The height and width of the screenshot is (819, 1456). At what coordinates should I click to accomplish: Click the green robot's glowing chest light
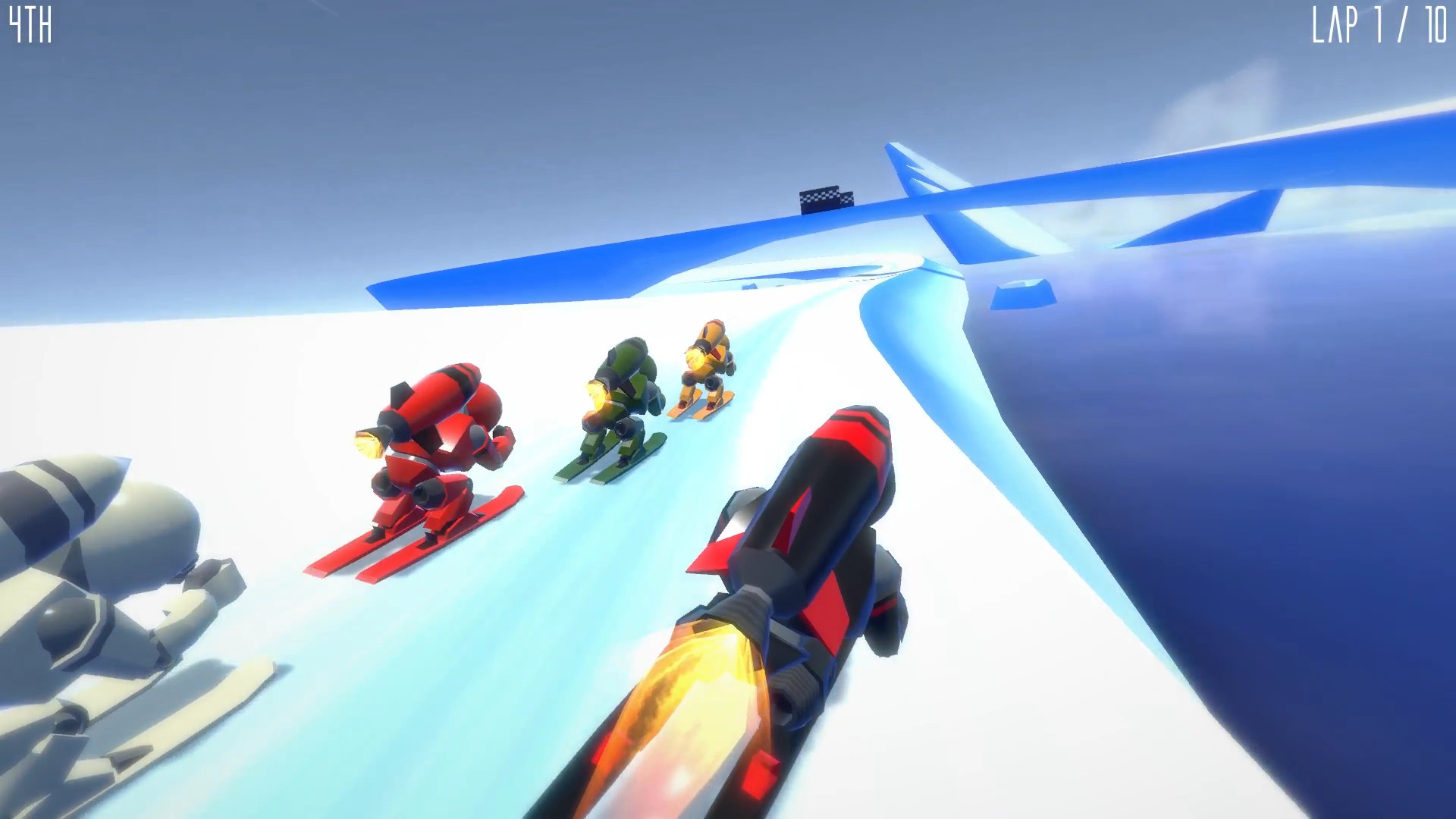coord(598,393)
